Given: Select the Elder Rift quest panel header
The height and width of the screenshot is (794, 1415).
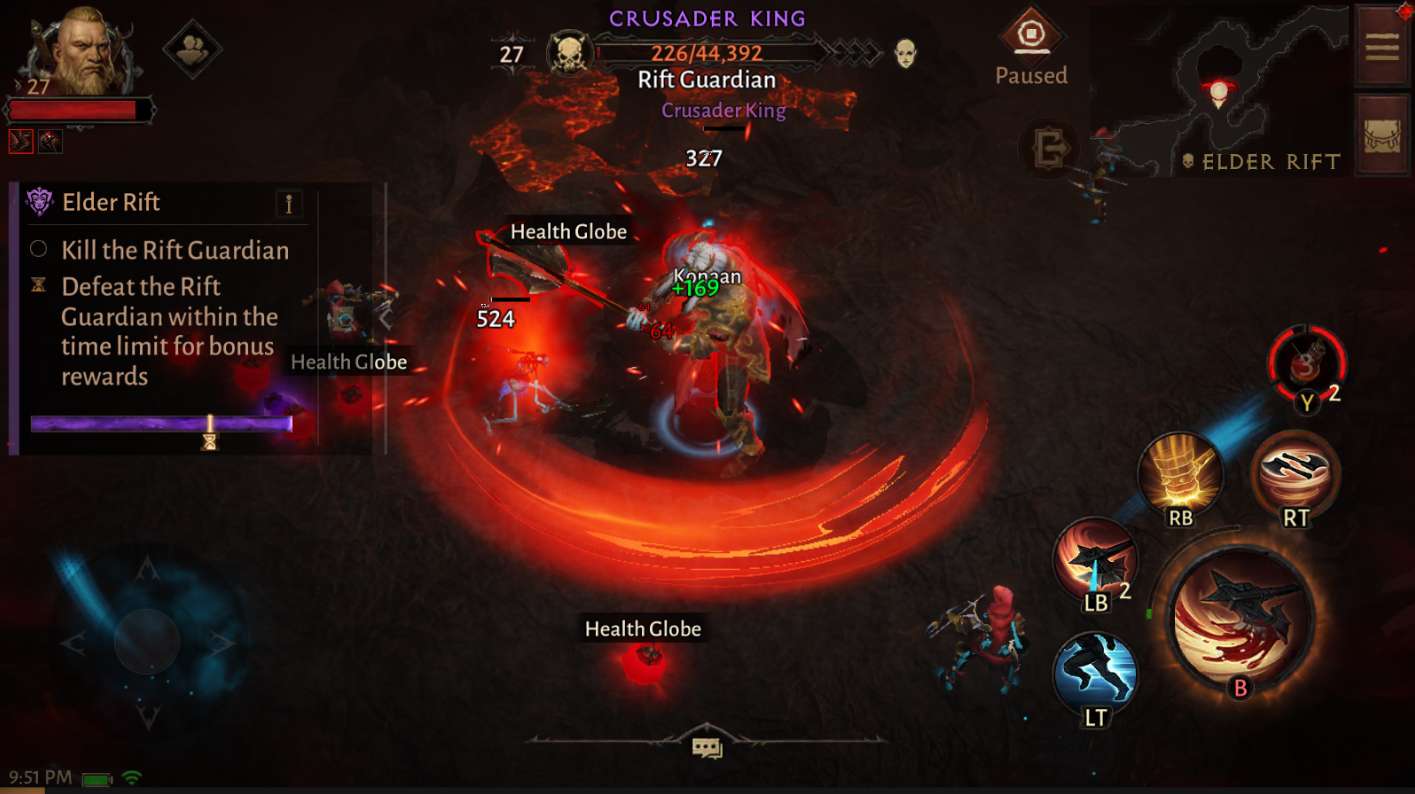Looking at the screenshot, I should coord(113,202).
